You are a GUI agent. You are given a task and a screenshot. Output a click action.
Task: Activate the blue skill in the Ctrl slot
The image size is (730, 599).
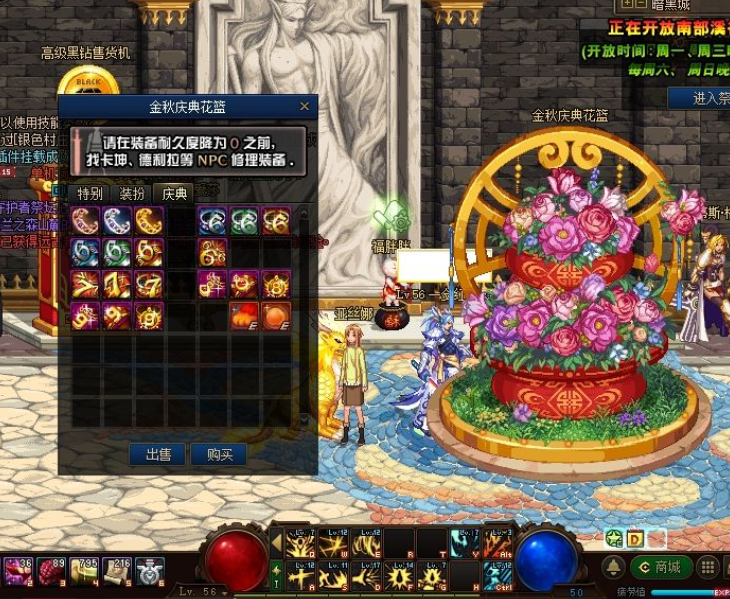click(x=498, y=576)
